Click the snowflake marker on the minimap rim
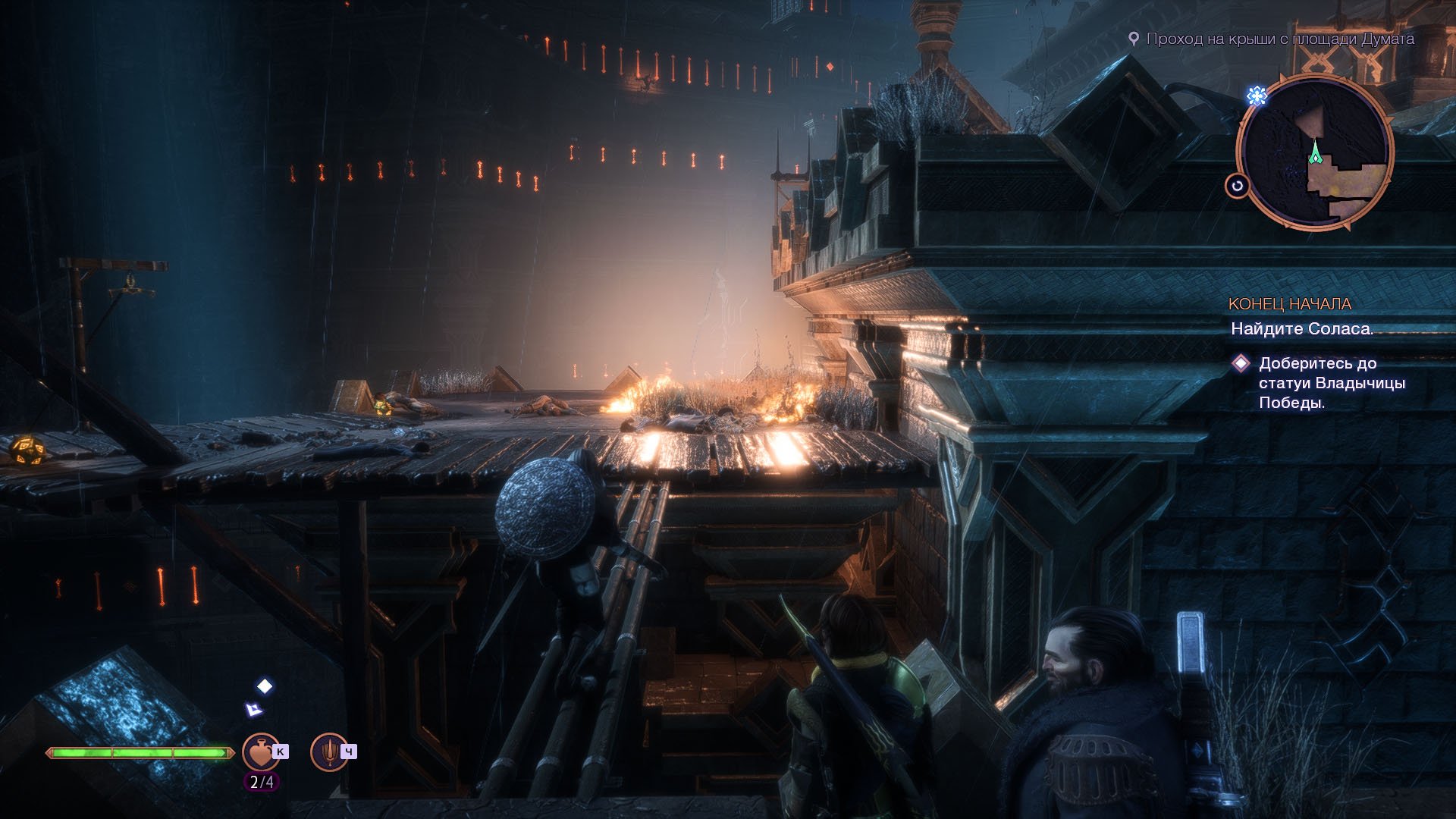 click(1257, 96)
